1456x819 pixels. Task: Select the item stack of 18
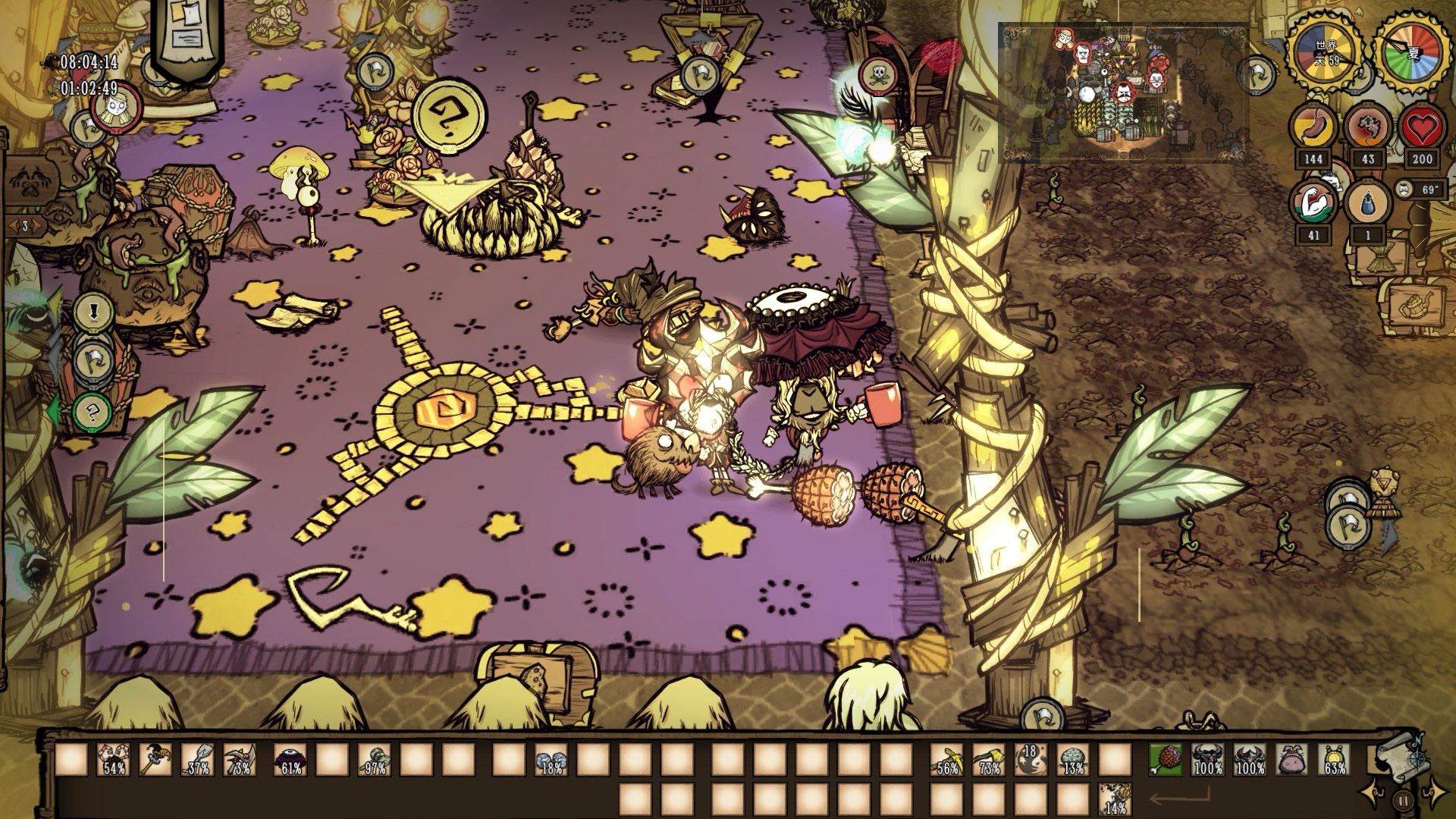point(1031,759)
